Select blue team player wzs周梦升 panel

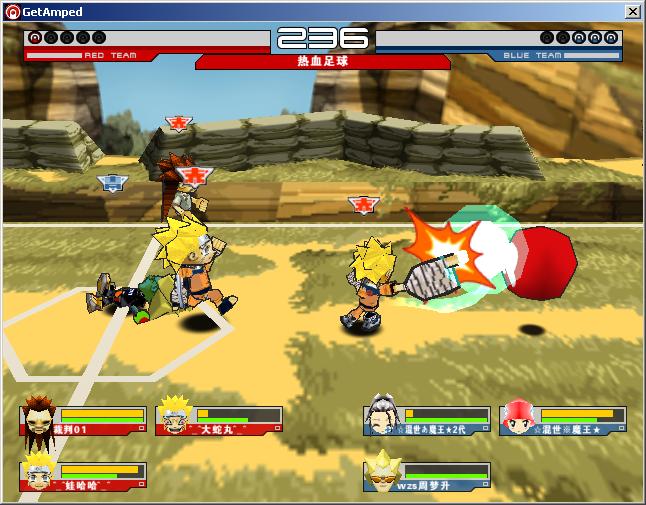[427, 476]
